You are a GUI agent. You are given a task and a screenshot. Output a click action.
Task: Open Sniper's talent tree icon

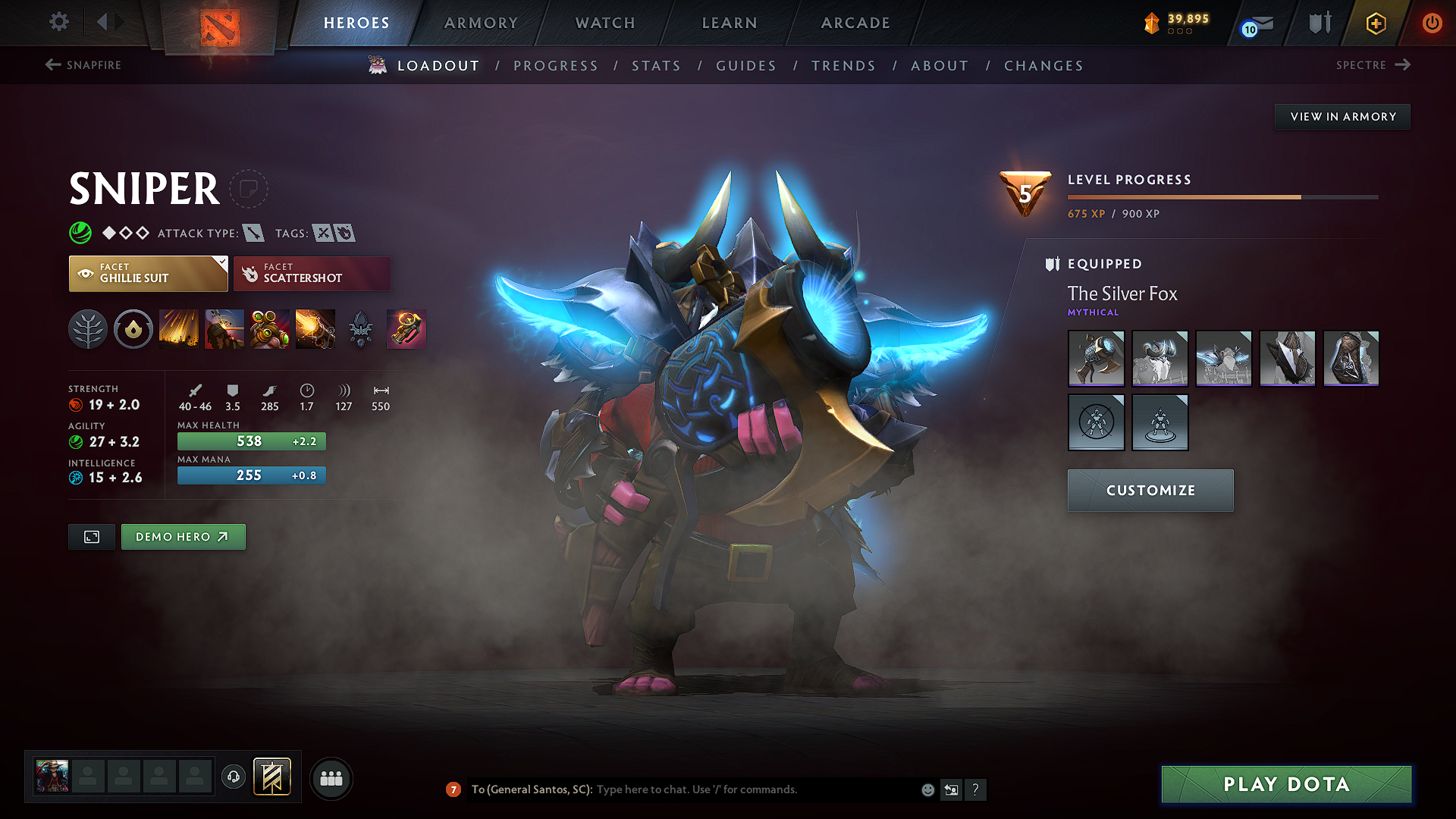pos(88,329)
